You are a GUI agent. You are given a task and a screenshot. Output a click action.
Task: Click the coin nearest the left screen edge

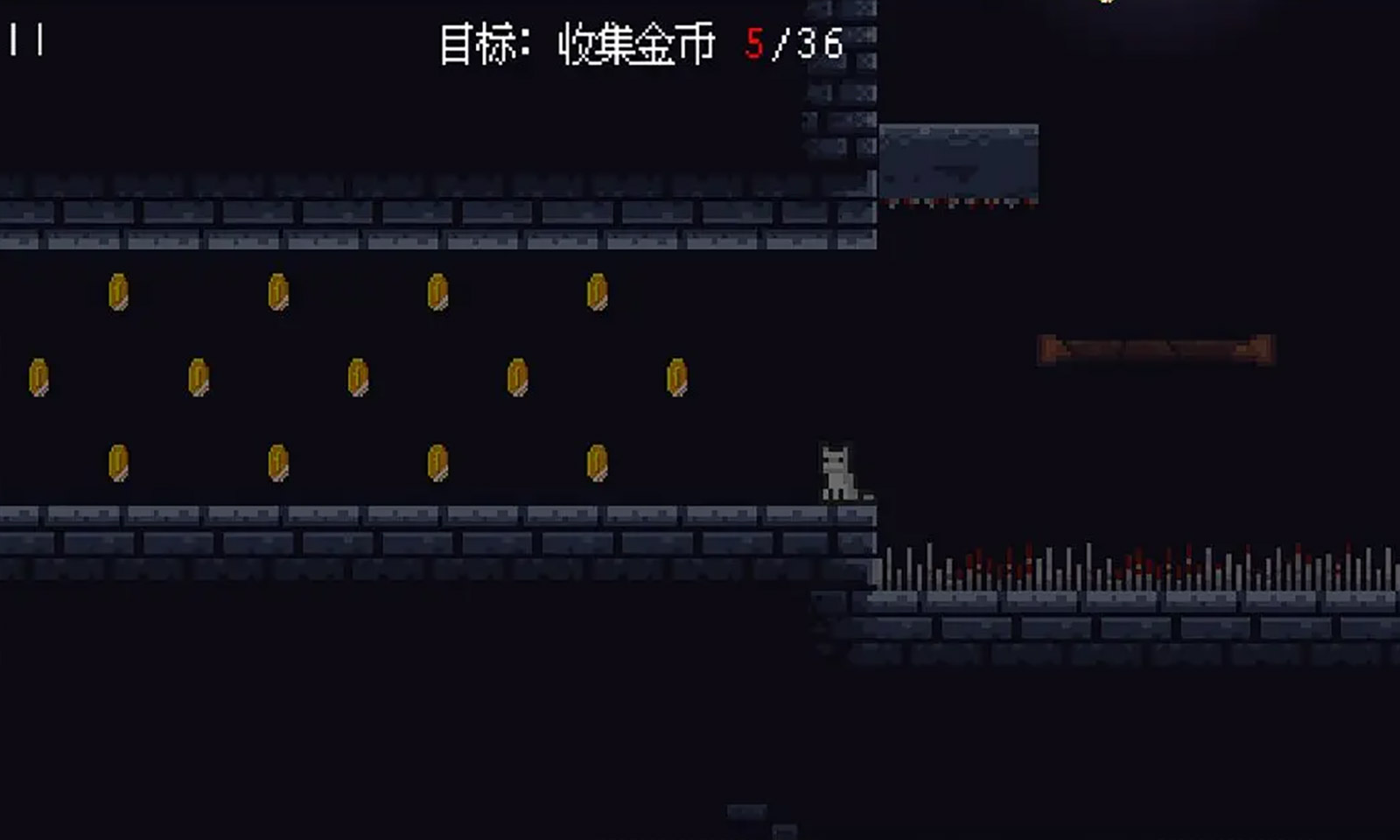[x=39, y=378]
